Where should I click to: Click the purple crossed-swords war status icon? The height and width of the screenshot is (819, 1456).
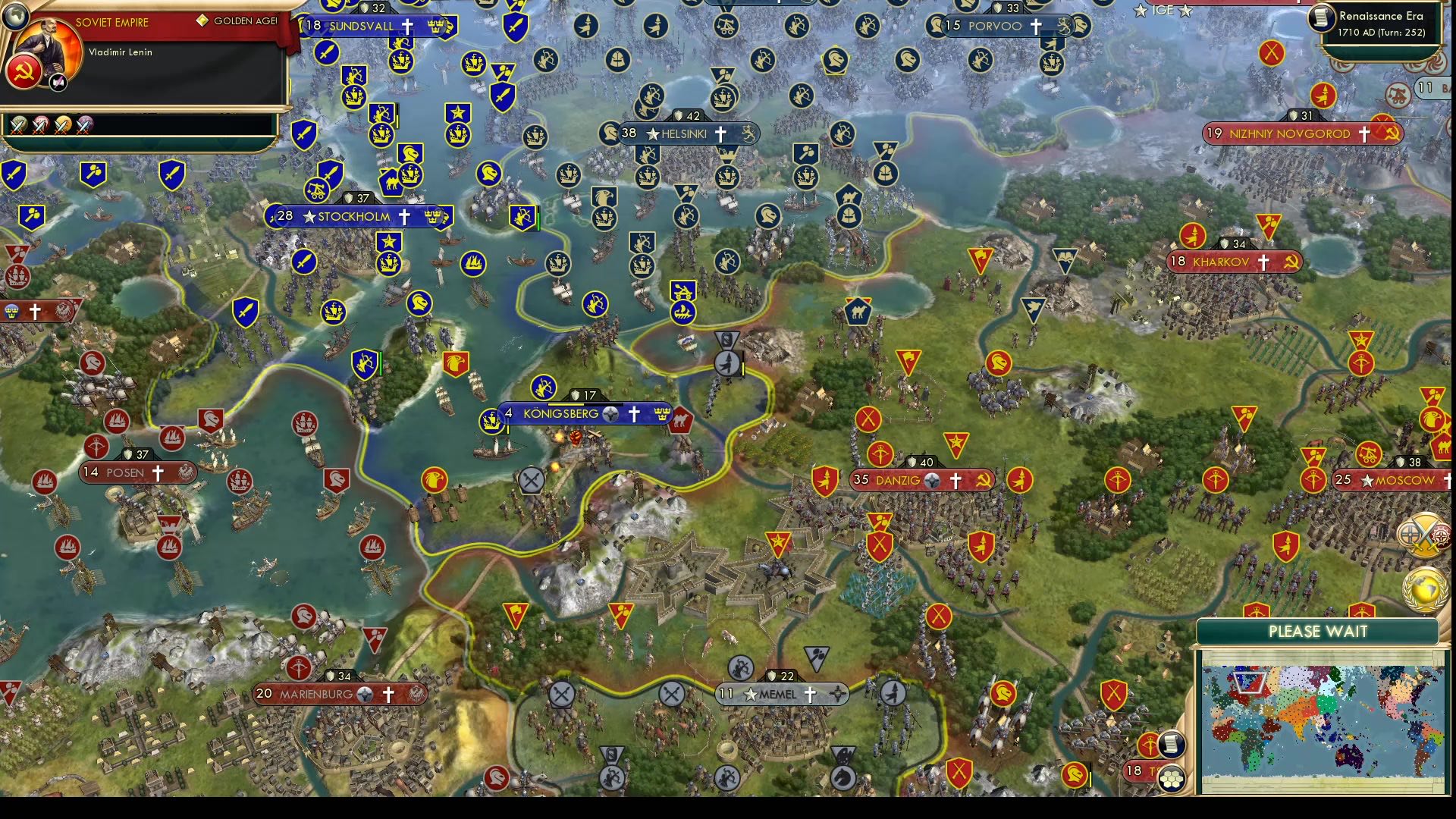(84, 126)
